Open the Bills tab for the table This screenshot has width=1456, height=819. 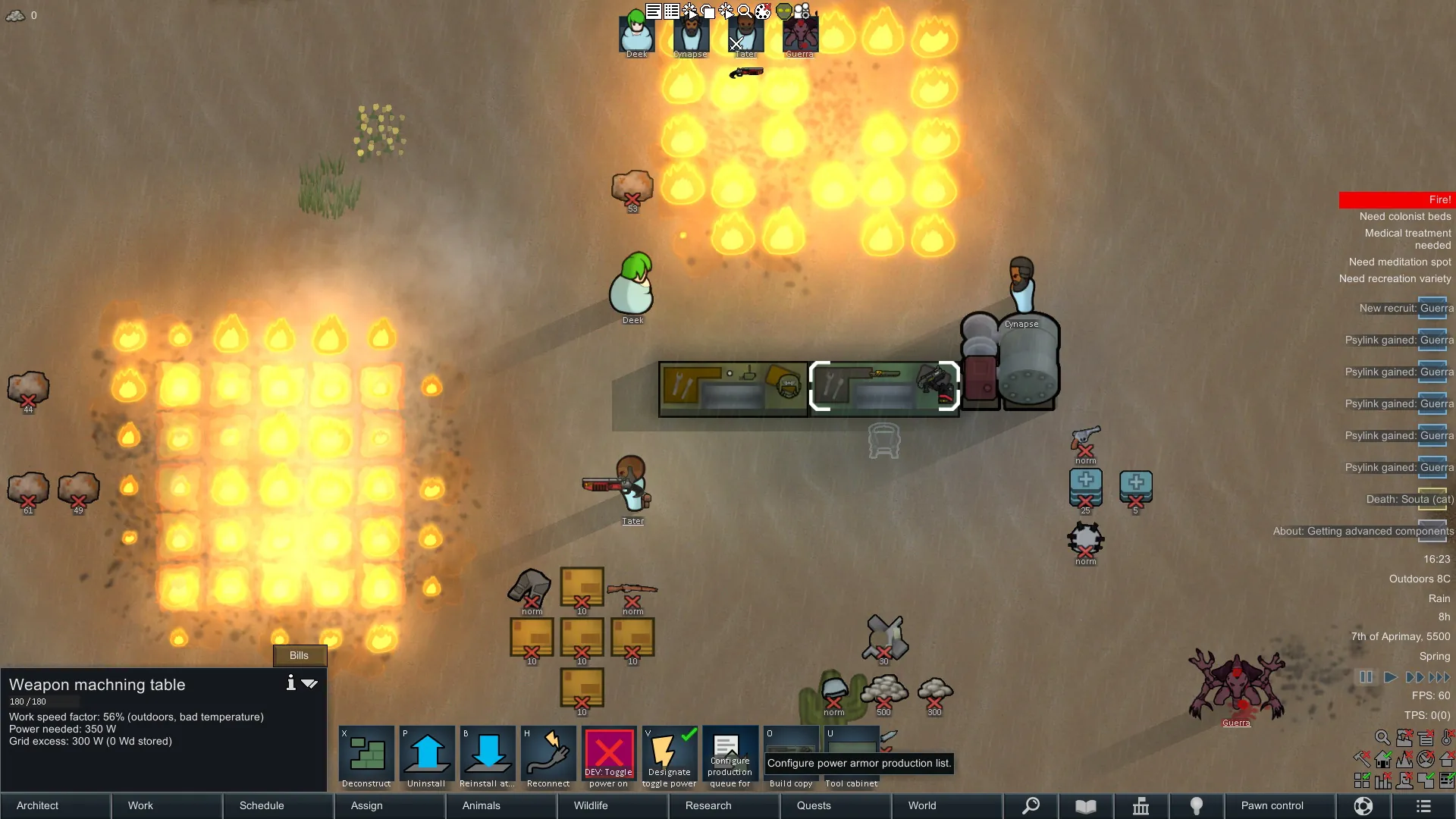click(x=299, y=655)
